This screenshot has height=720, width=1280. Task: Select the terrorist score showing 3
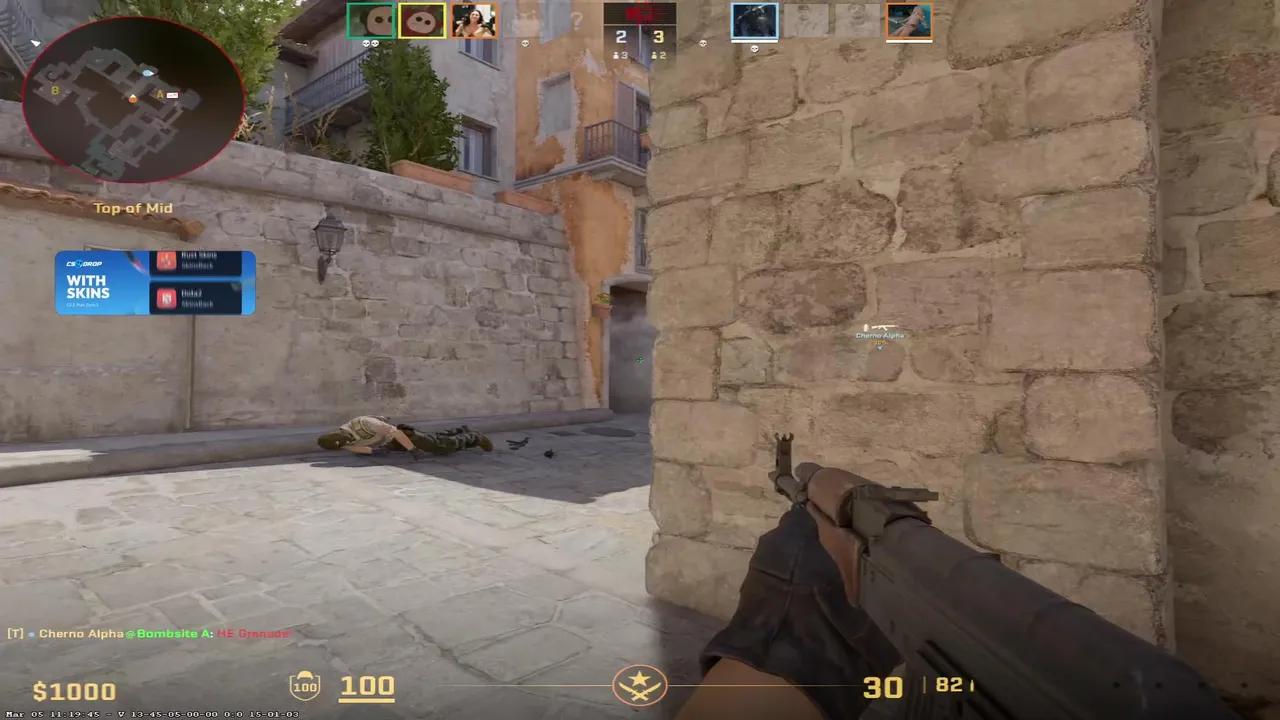tap(658, 36)
